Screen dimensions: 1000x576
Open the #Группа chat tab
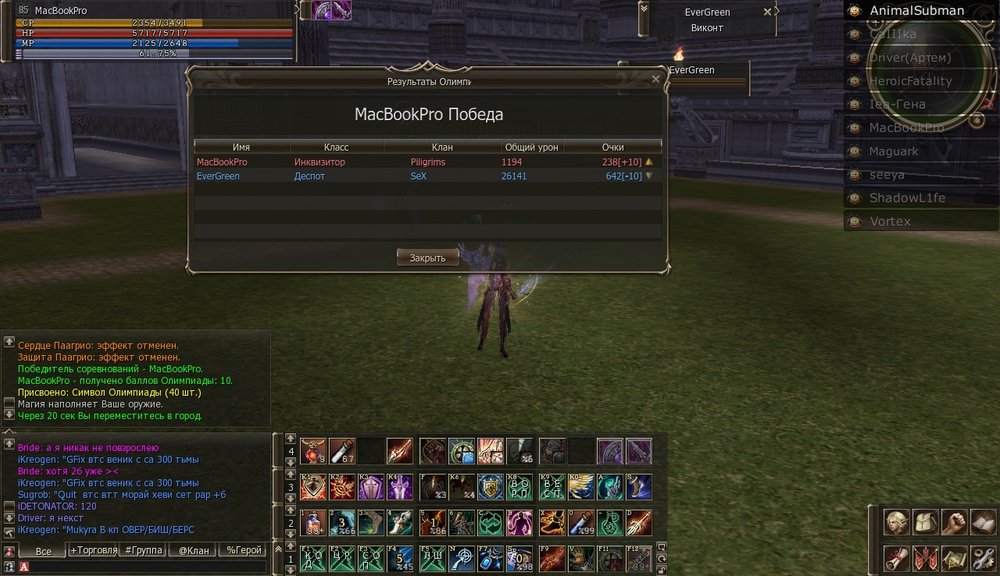click(x=145, y=550)
